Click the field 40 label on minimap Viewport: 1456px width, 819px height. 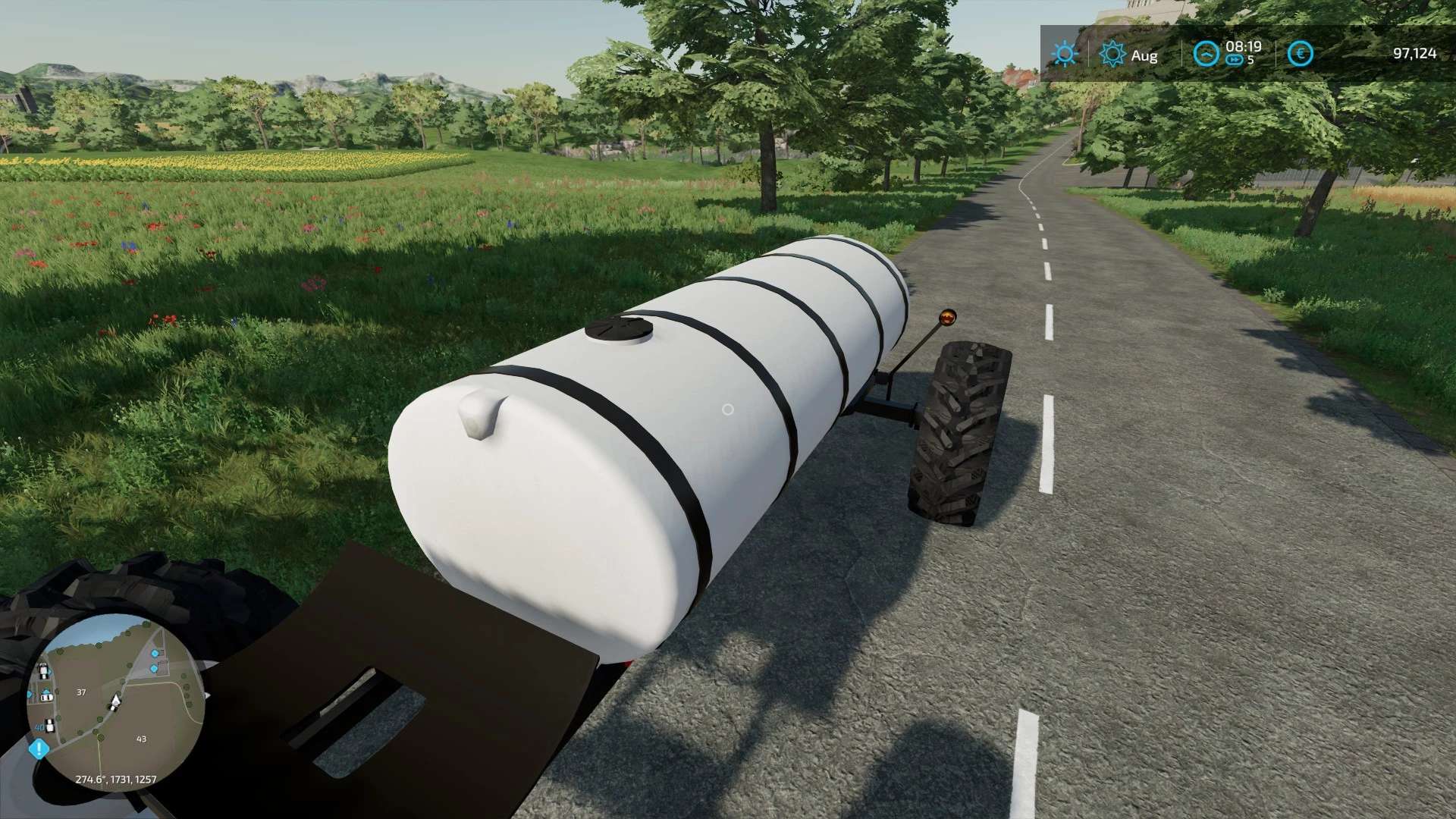[x=39, y=727]
